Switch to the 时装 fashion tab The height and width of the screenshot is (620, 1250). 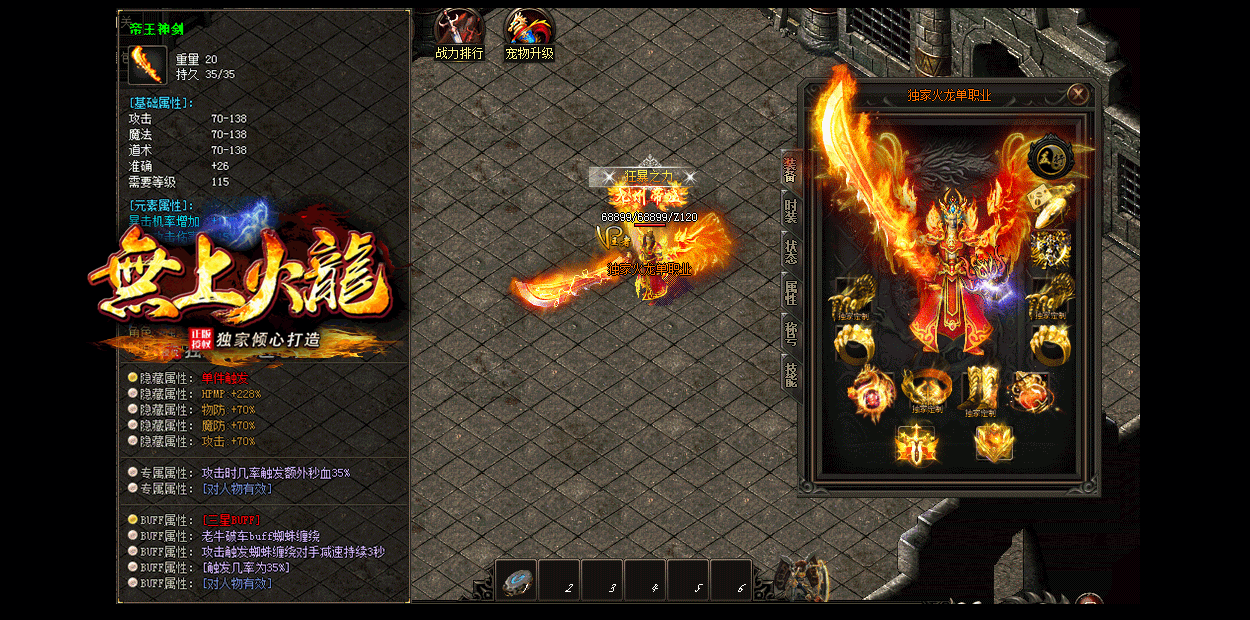pos(790,210)
